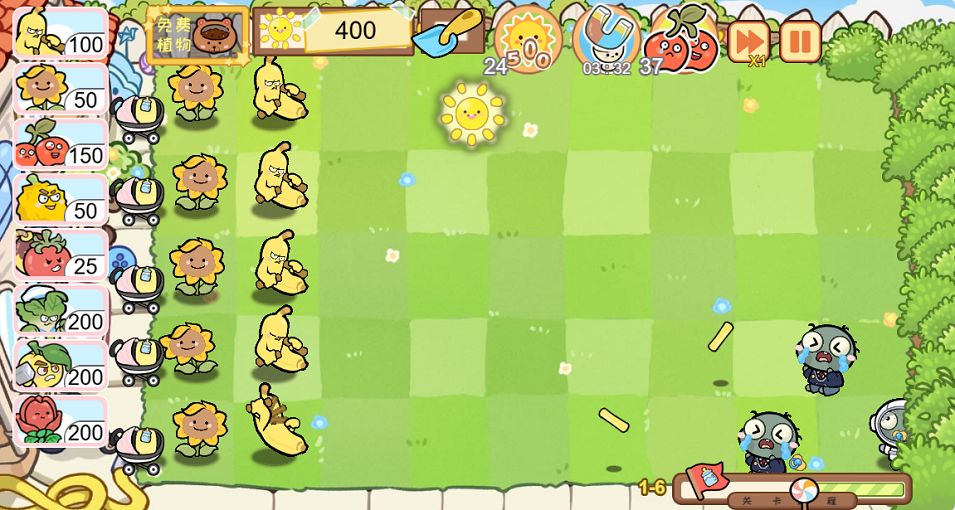Viewport: 955px width, 510px height.
Task: Pause the game
Action: 799,41
